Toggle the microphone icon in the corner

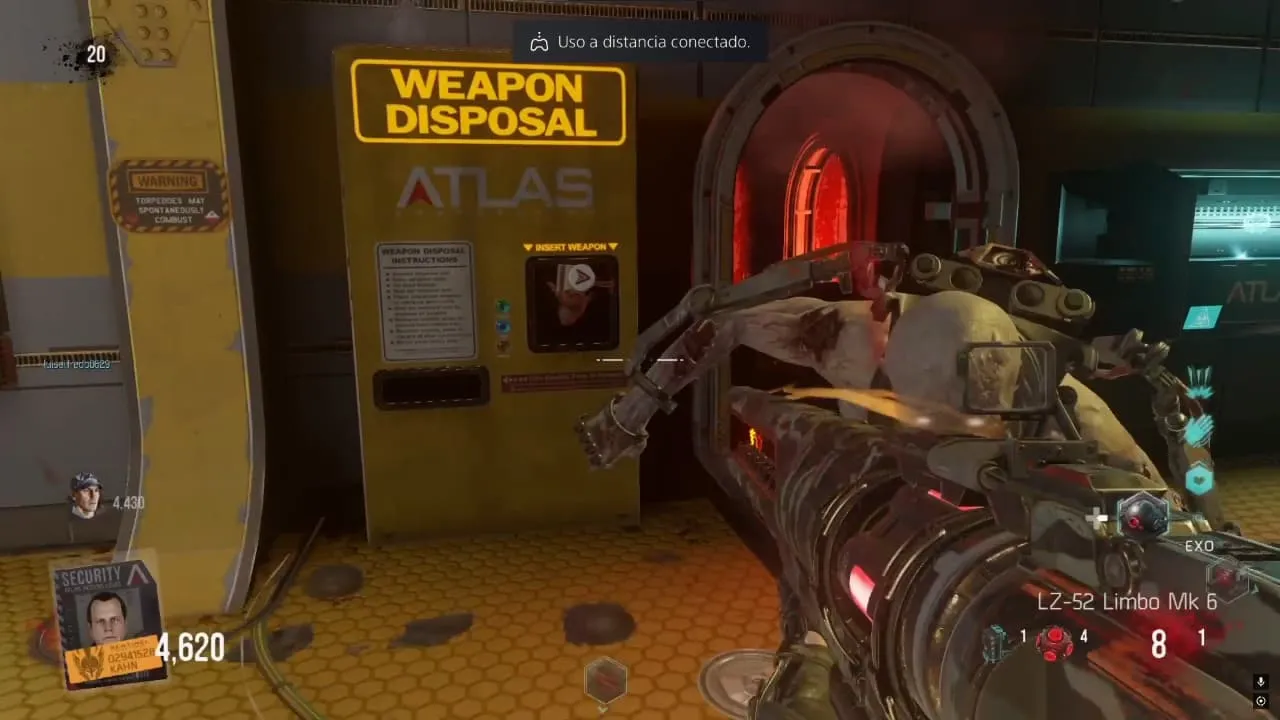coord(1260,682)
